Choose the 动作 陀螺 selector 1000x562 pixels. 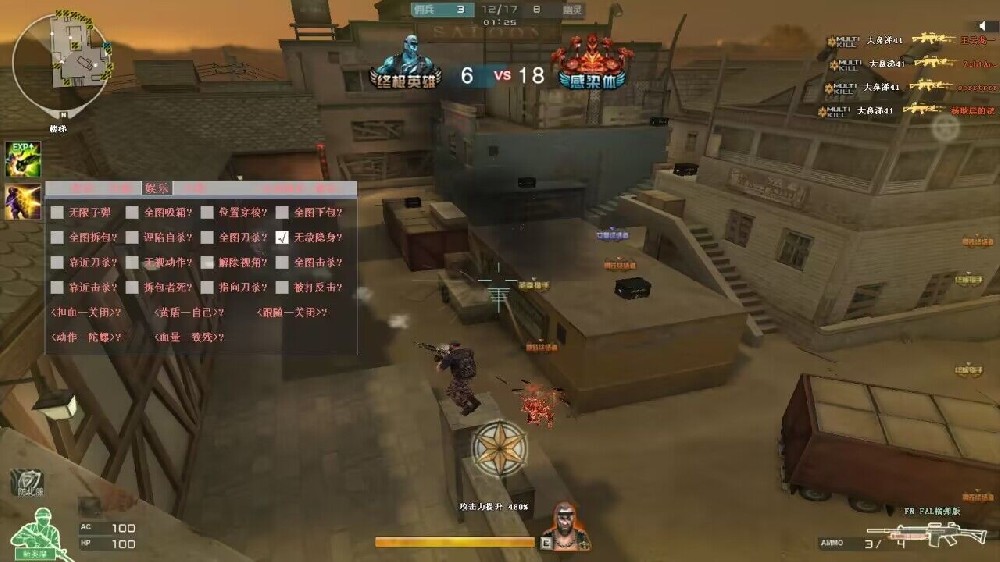tap(86, 338)
